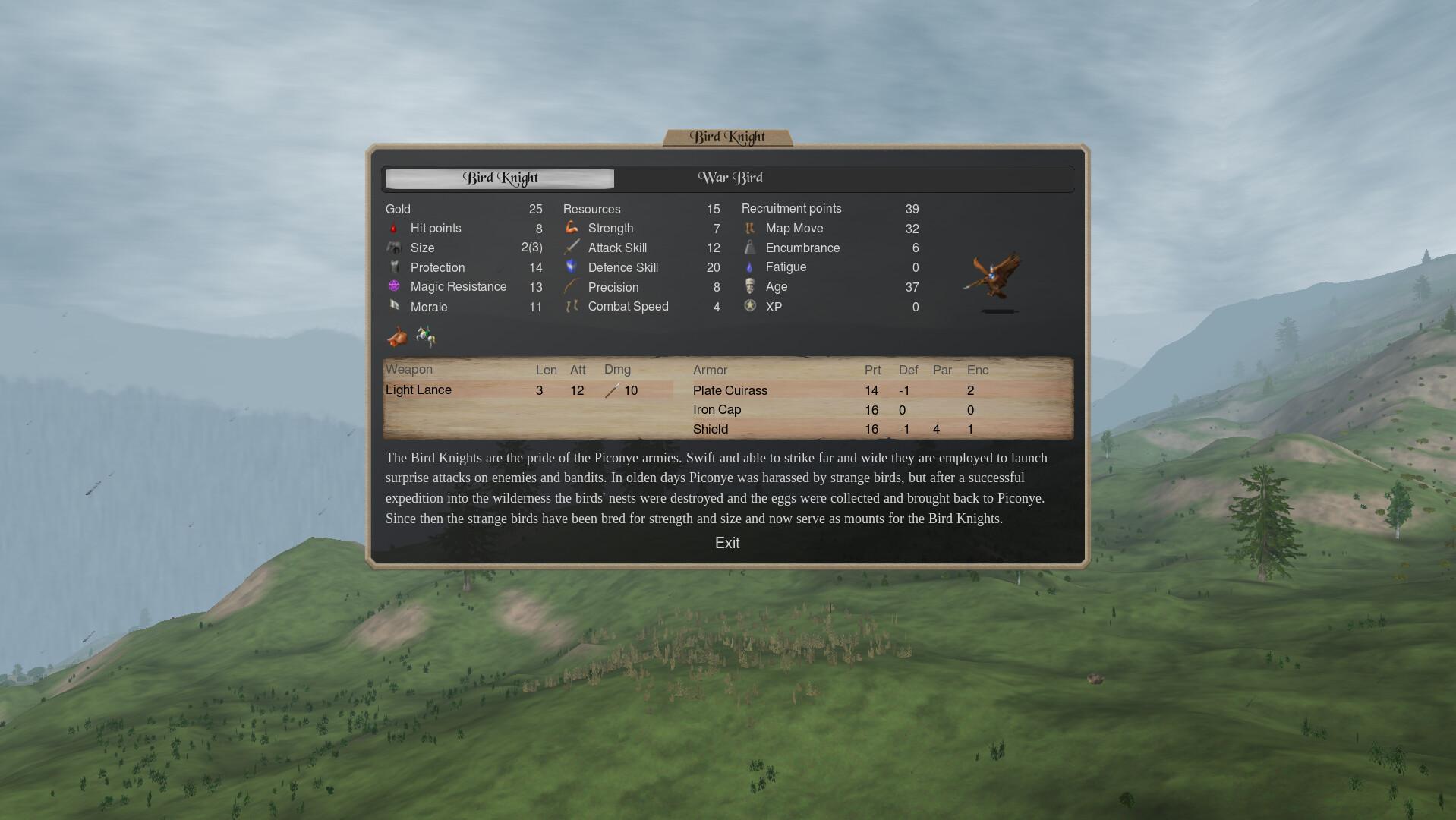The image size is (1456, 820).
Task: Click the Hit points blood drop icon
Action: point(394,229)
